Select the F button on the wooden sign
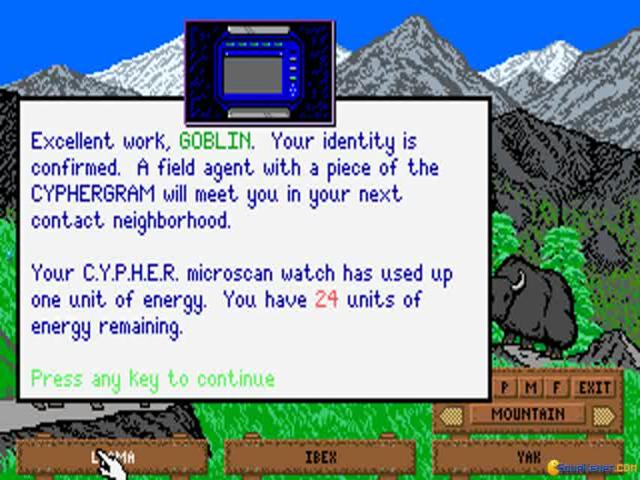Screen dimensions: 640x480 click(555, 387)
